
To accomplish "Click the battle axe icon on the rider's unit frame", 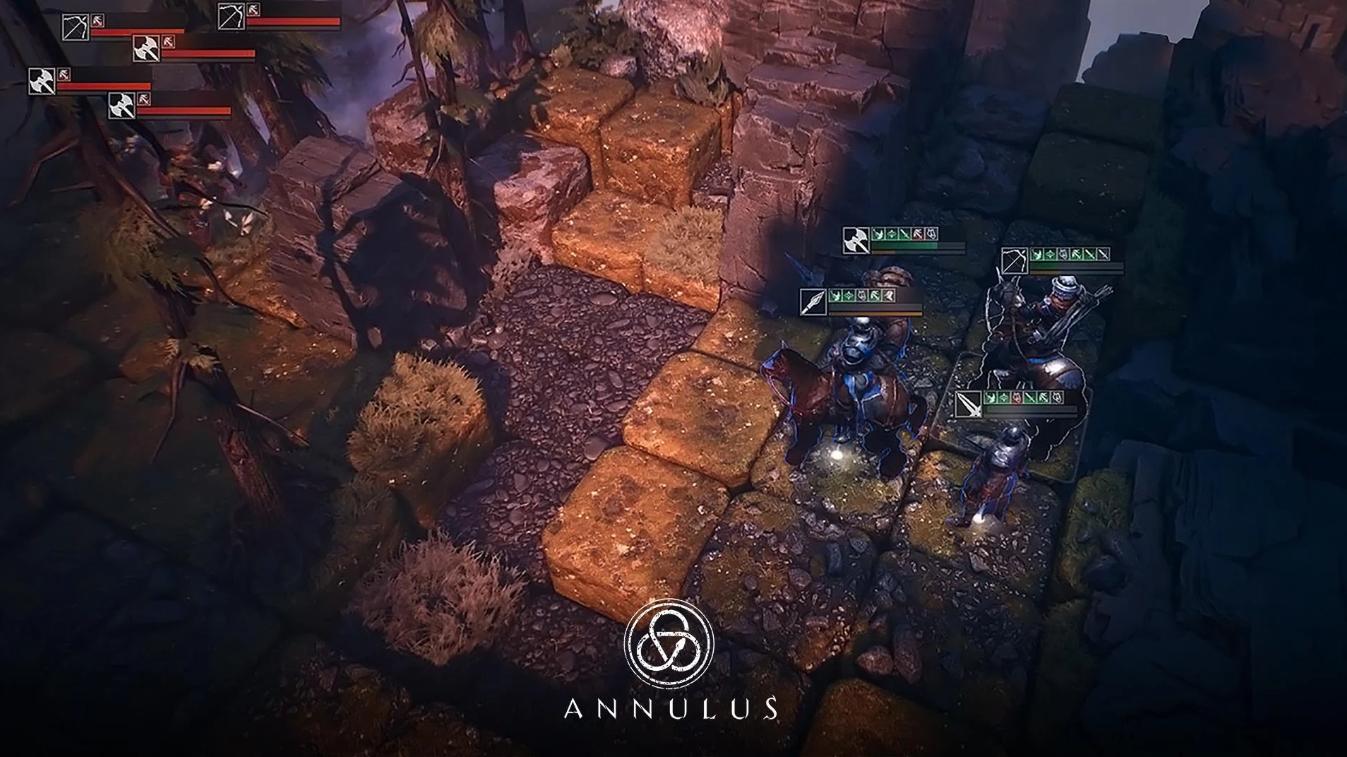I will click(x=855, y=240).
